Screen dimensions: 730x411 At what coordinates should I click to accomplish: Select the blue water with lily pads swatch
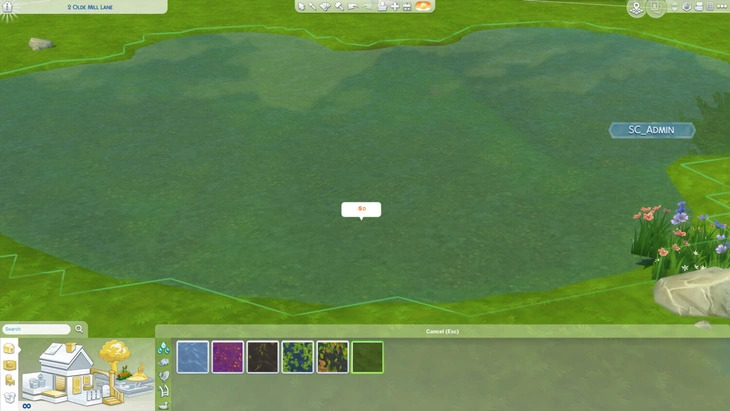coord(298,357)
